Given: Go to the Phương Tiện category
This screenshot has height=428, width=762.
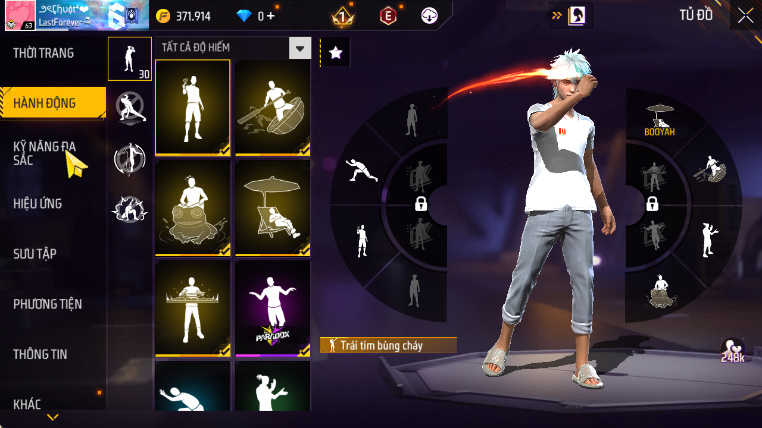Looking at the screenshot, I should (x=48, y=304).
